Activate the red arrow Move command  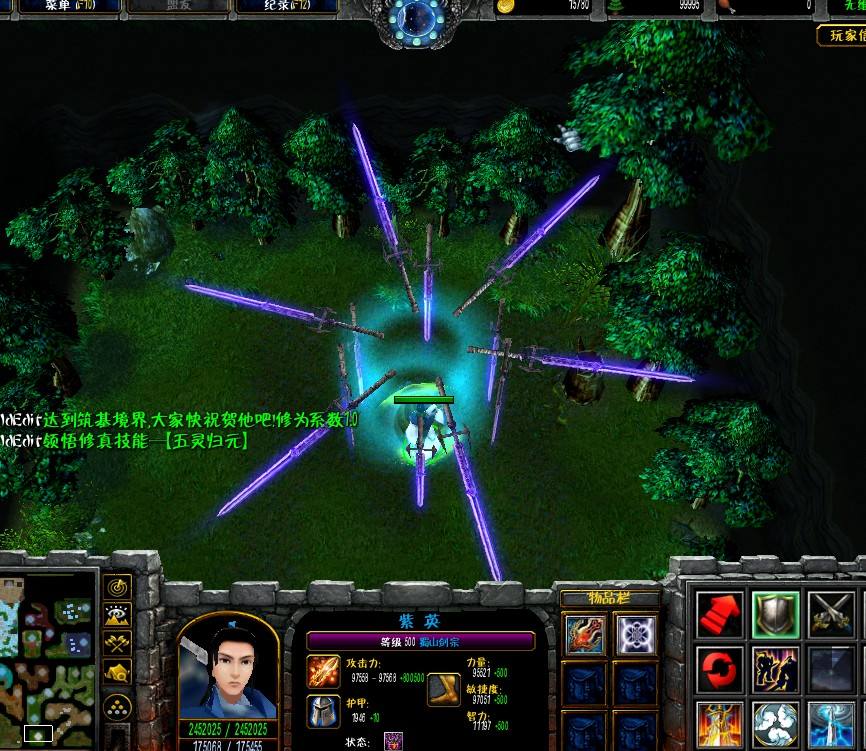coord(720,613)
